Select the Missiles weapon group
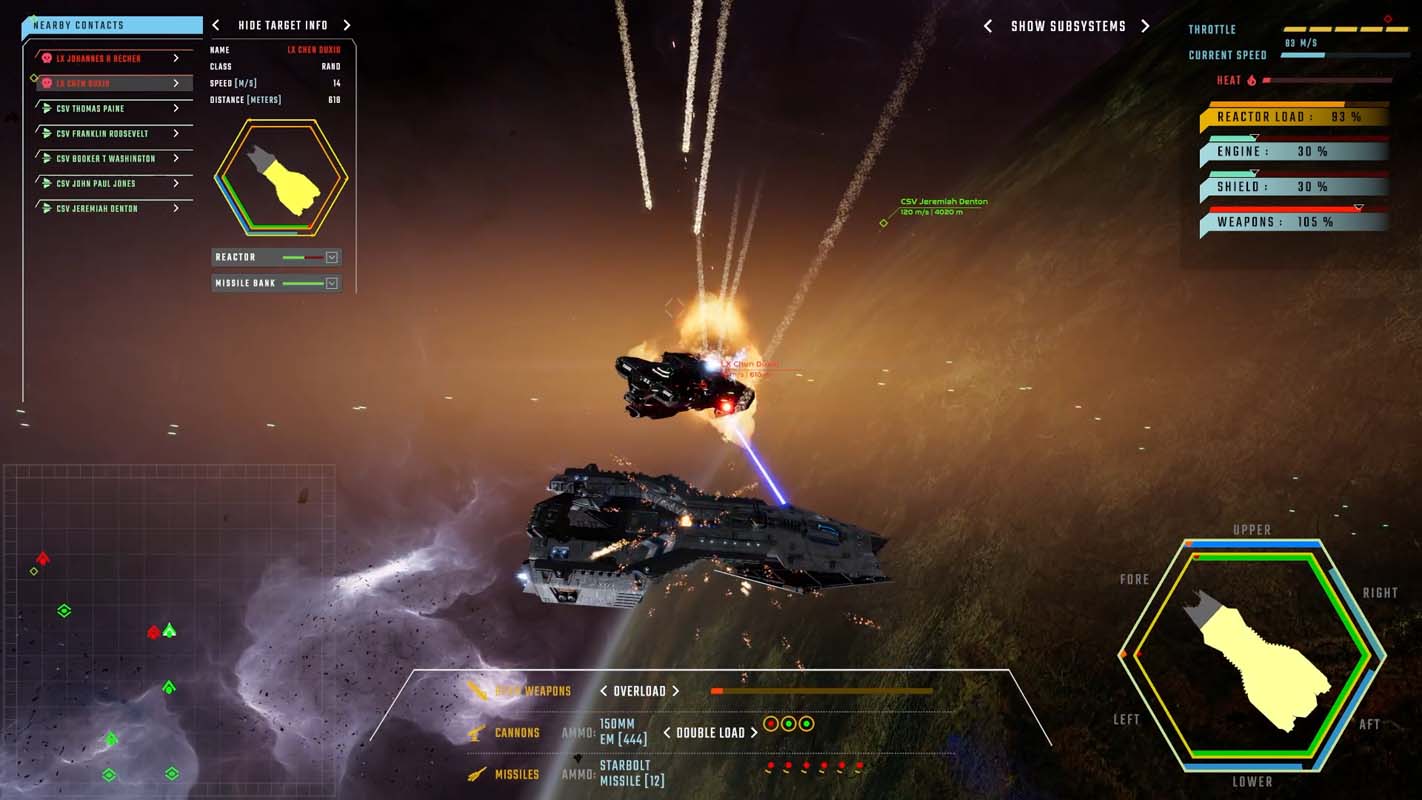This screenshot has width=1422, height=800. [x=516, y=775]
